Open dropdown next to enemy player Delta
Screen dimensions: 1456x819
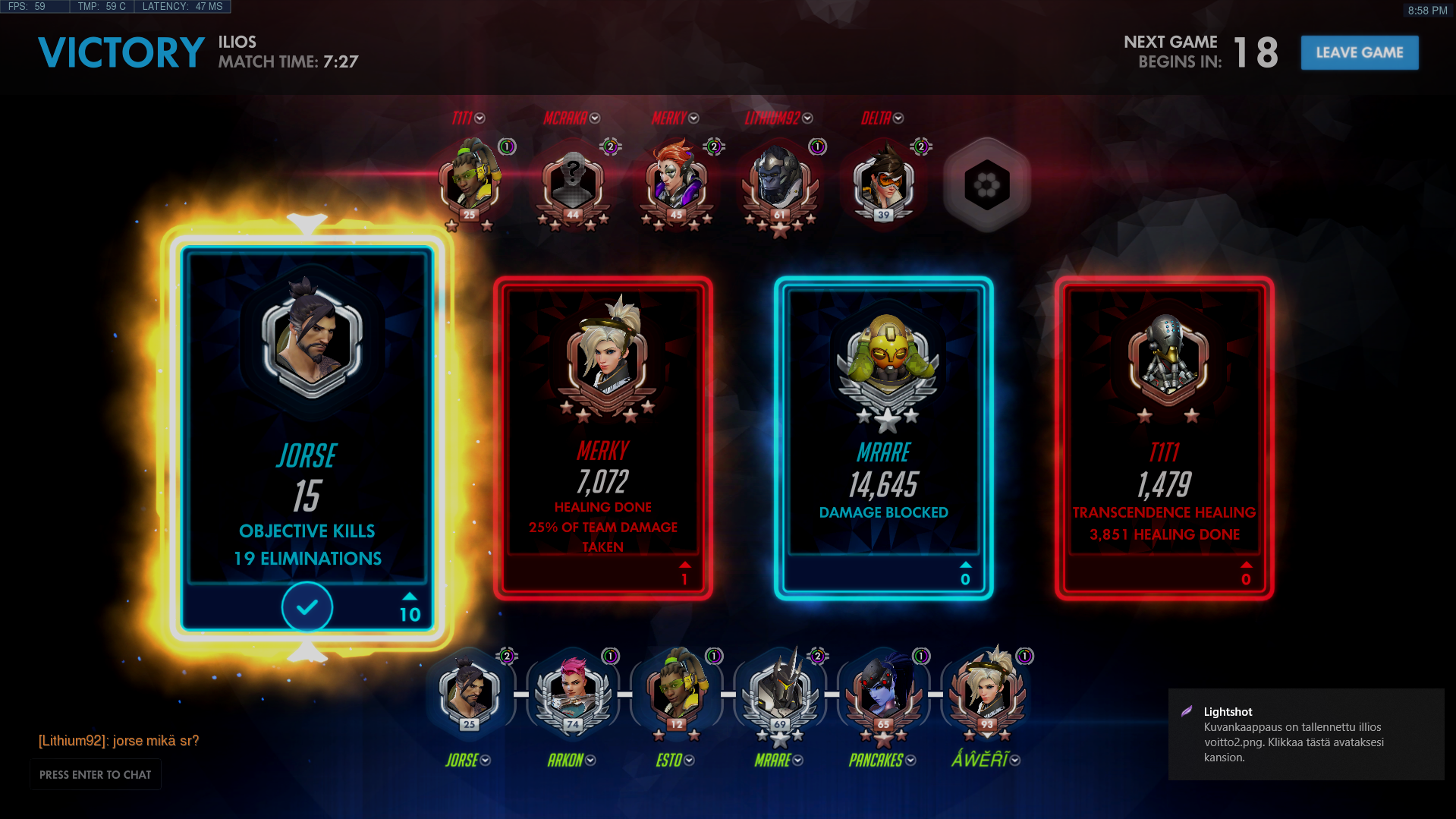point(898,118)
